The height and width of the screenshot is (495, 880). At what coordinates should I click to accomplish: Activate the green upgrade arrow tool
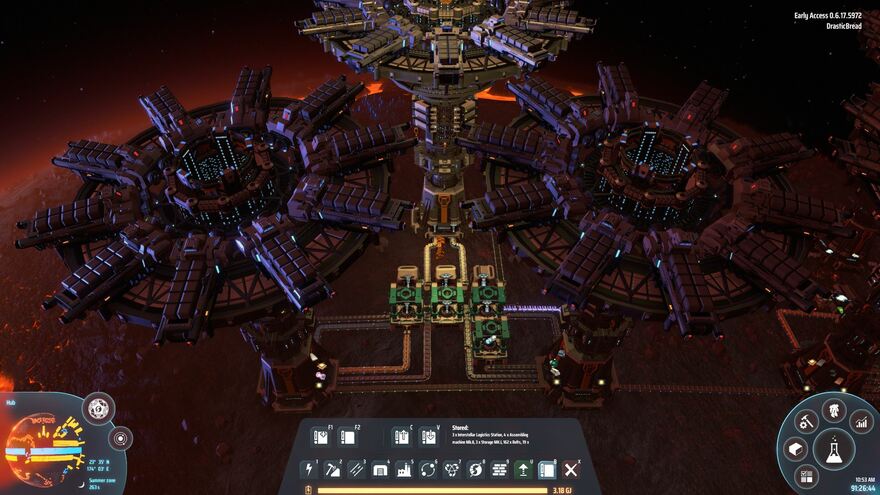tap(523, 469)
